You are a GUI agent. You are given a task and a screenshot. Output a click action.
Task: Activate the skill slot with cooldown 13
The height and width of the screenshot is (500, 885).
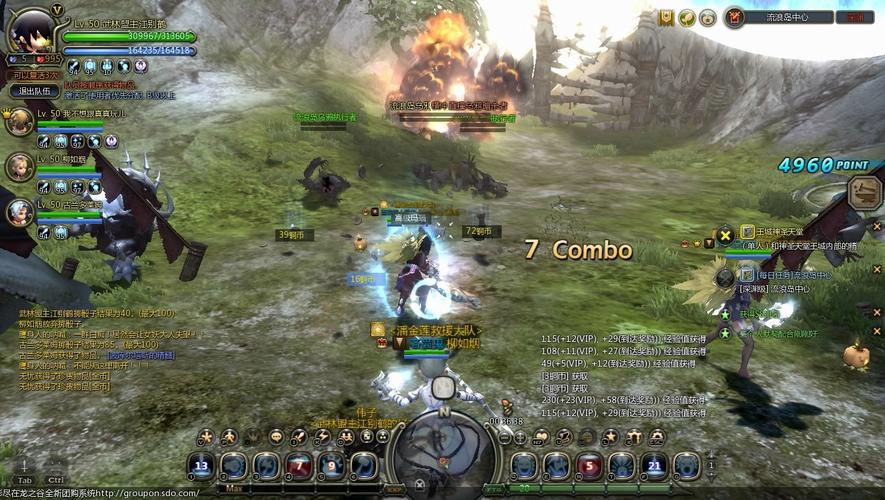[202, 466]
